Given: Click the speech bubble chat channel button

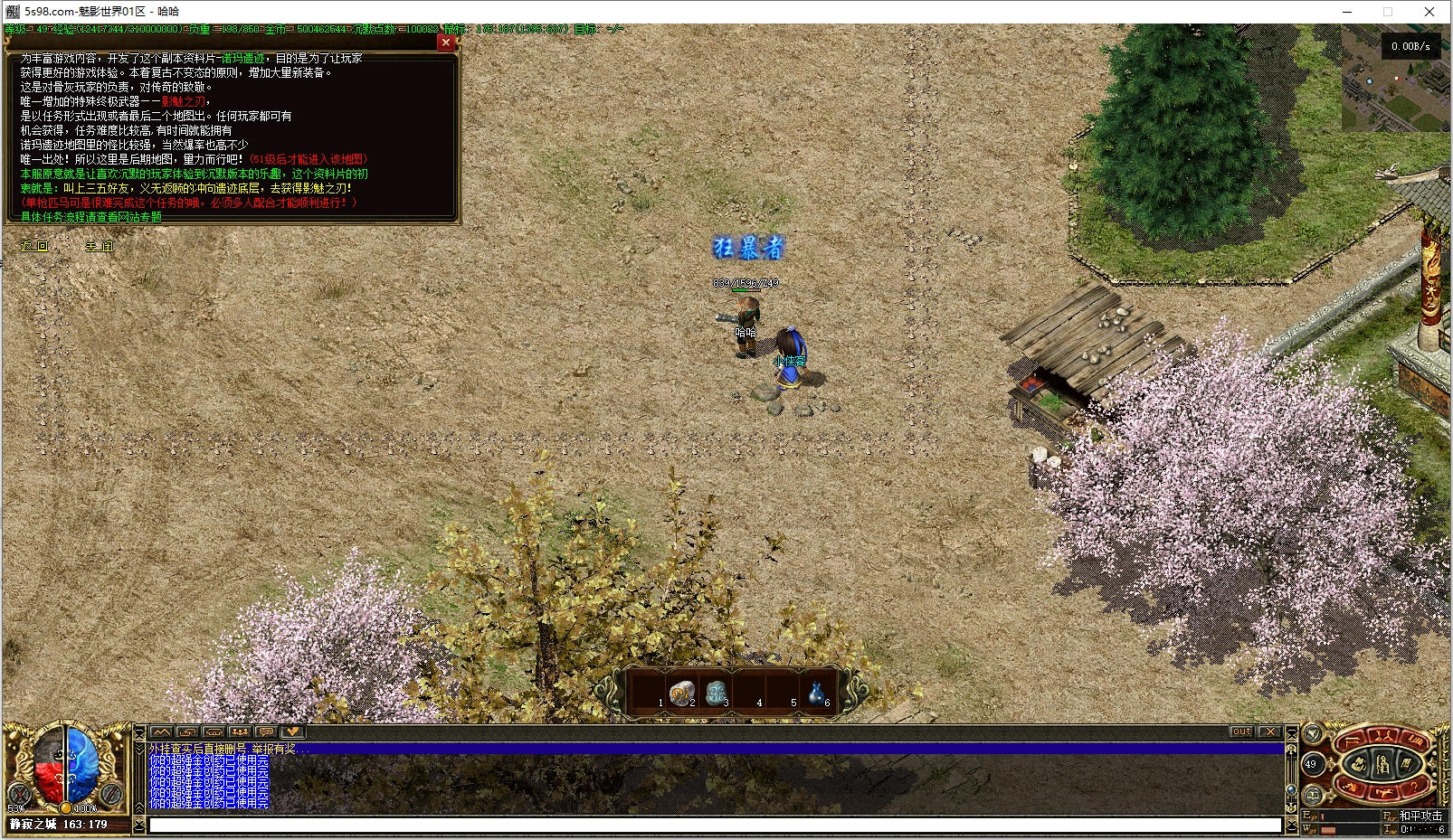Looking at the screenshot, I should [x=266, y=731].
